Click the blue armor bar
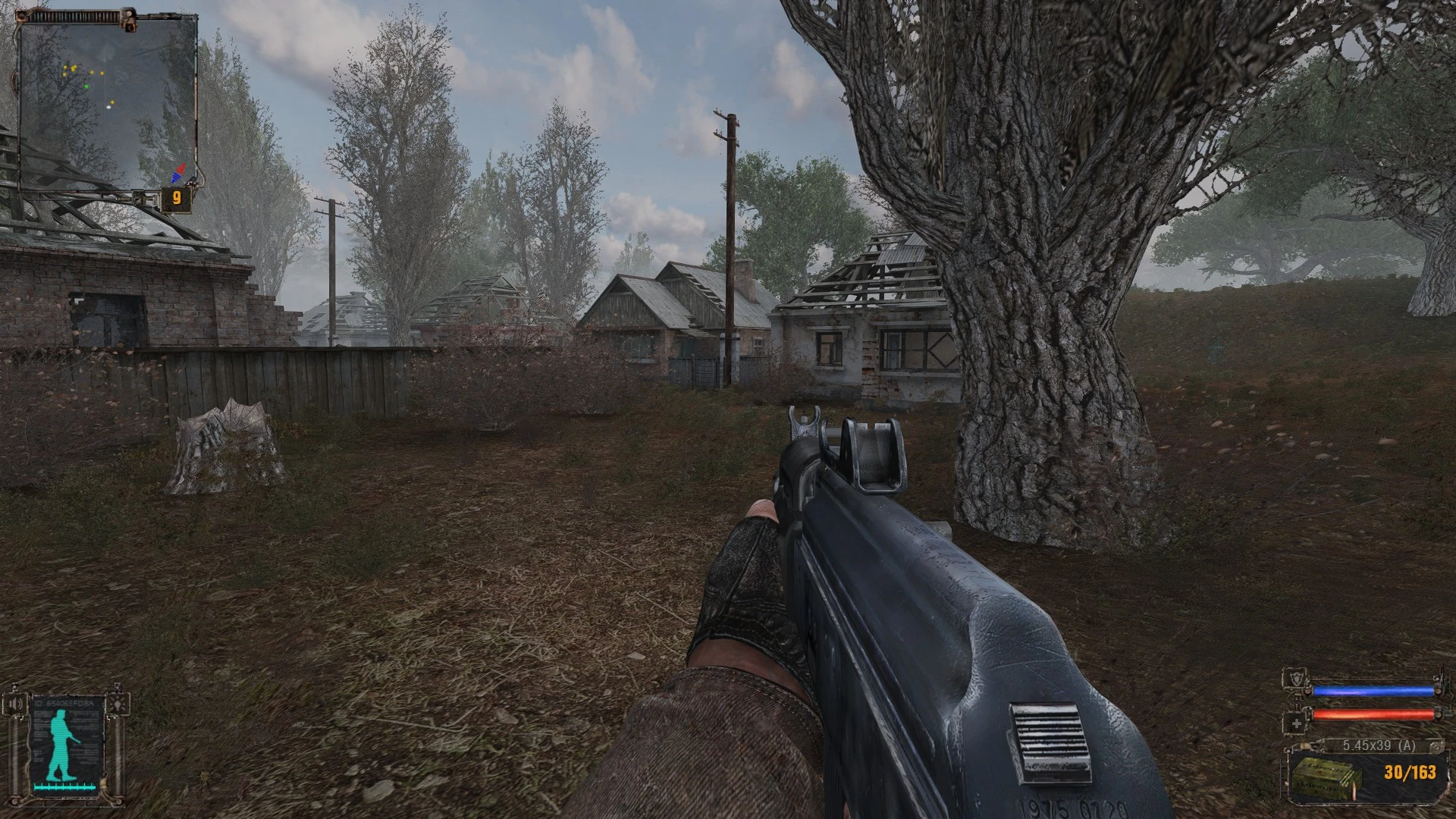This screenshot has height=819, width=1456. [1373, 691]
